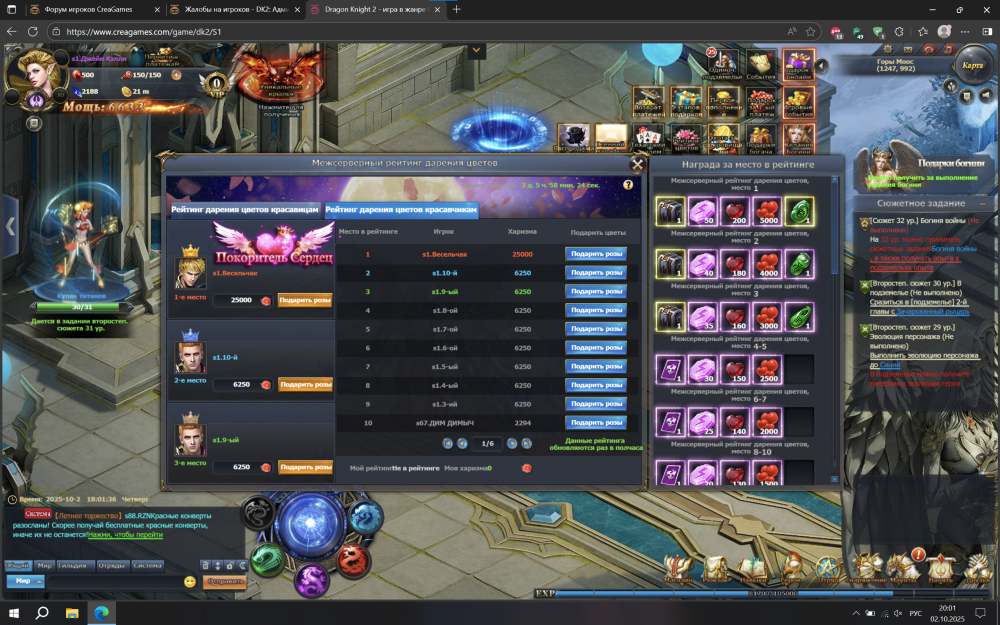This screenshot has height=625, width=1000.
Task: Switch to the 'Рейтинг дарения цветов красавицам' tab
Action: (x=245, y=210)
